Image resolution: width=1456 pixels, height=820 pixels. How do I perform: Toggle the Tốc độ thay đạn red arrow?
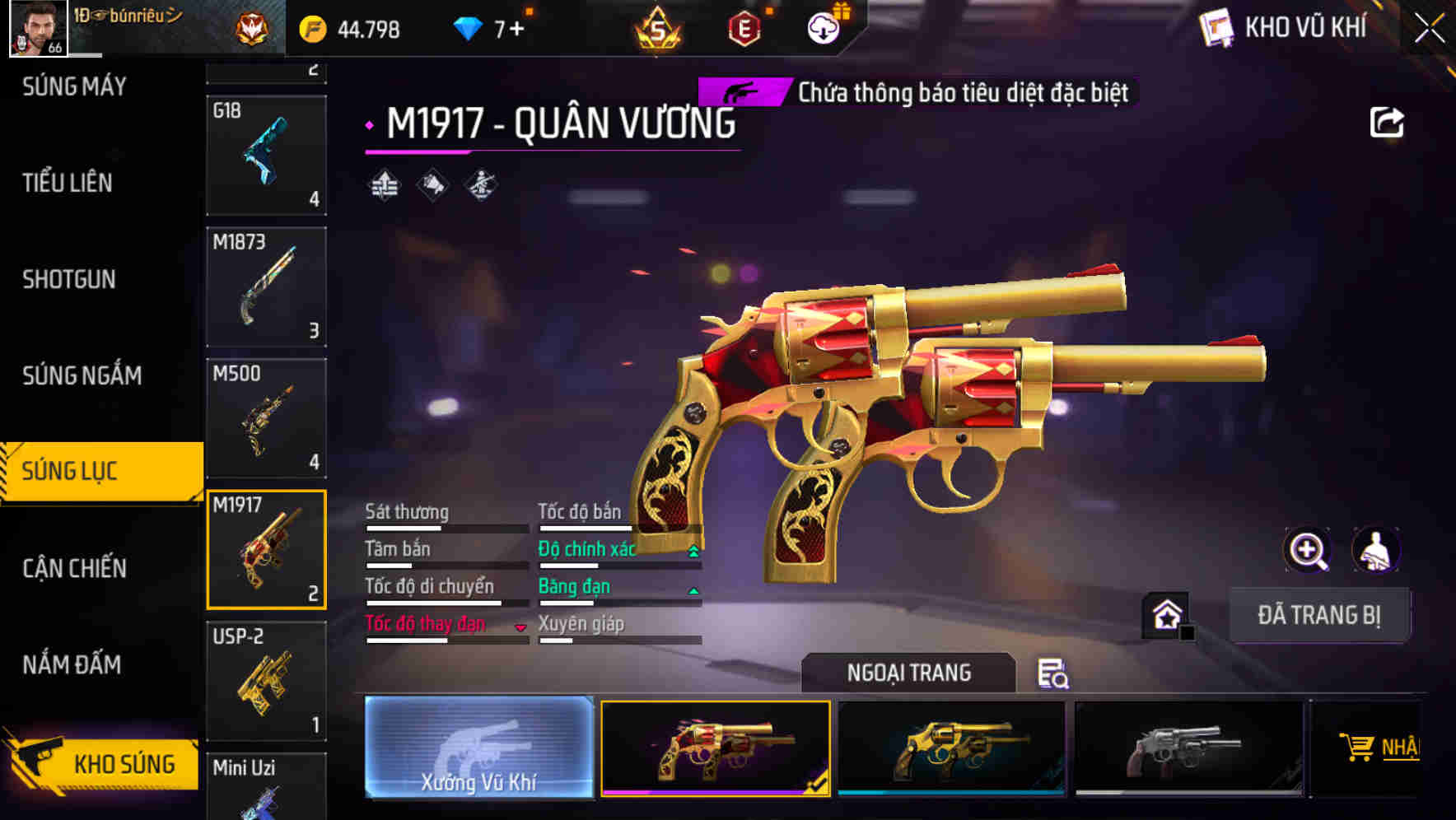(x=520, y=628)
